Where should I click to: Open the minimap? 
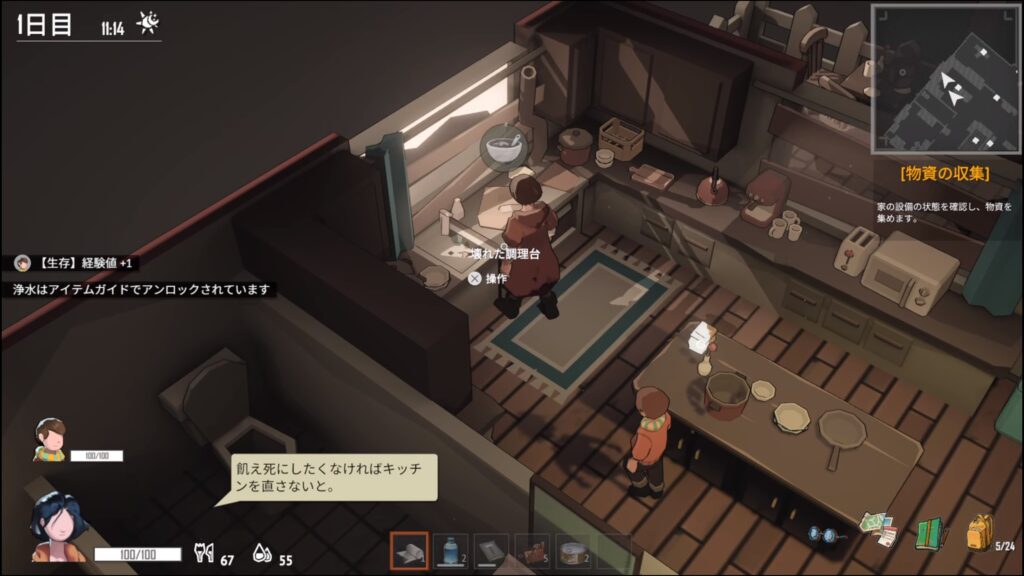944,77
